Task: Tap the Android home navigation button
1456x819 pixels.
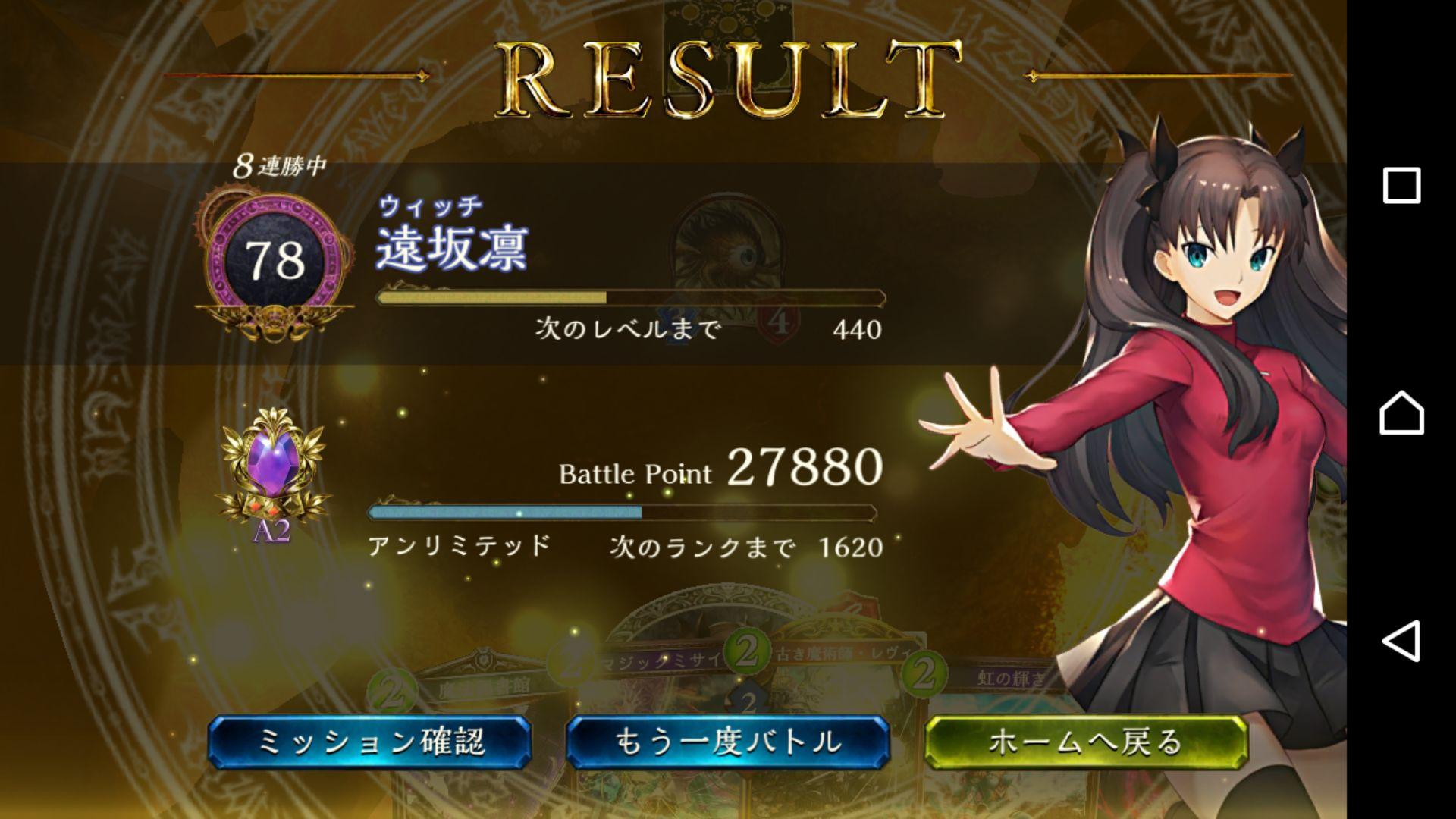Action: pos(1401,413)
